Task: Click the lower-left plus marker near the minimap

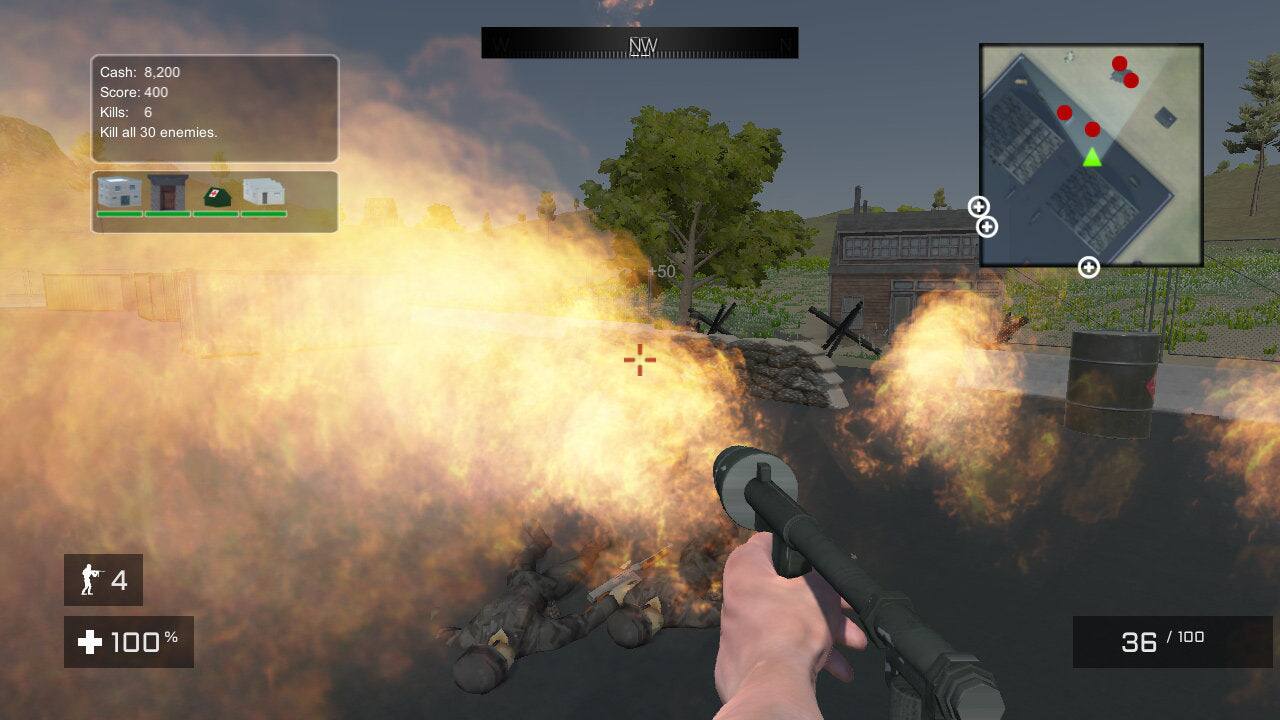Action: pos(987,227)
